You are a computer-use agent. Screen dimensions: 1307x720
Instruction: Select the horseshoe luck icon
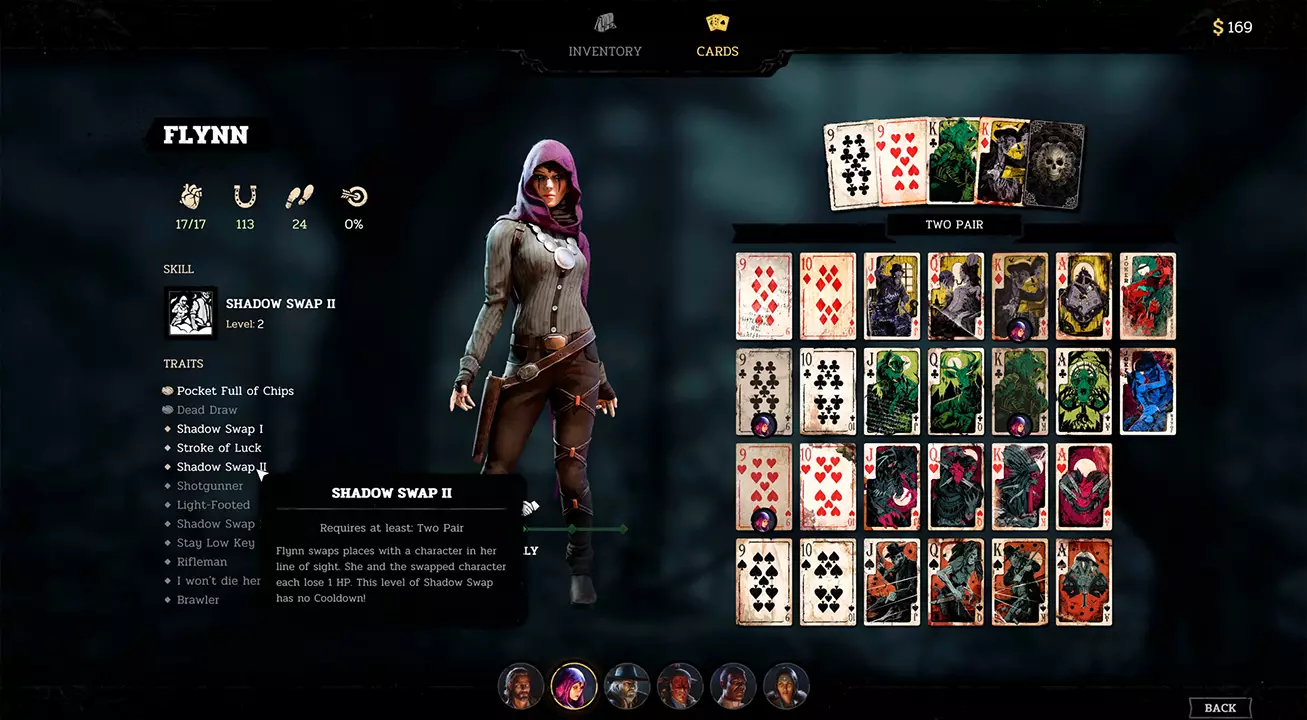pos(245,196)
